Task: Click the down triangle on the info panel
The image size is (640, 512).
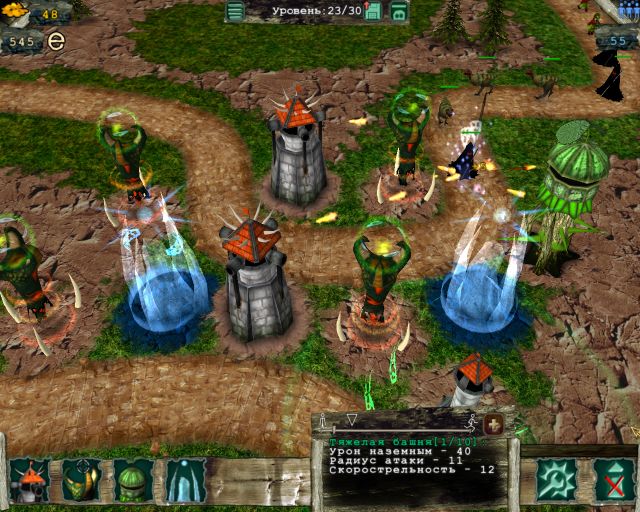Action: (x=351, y=420)
